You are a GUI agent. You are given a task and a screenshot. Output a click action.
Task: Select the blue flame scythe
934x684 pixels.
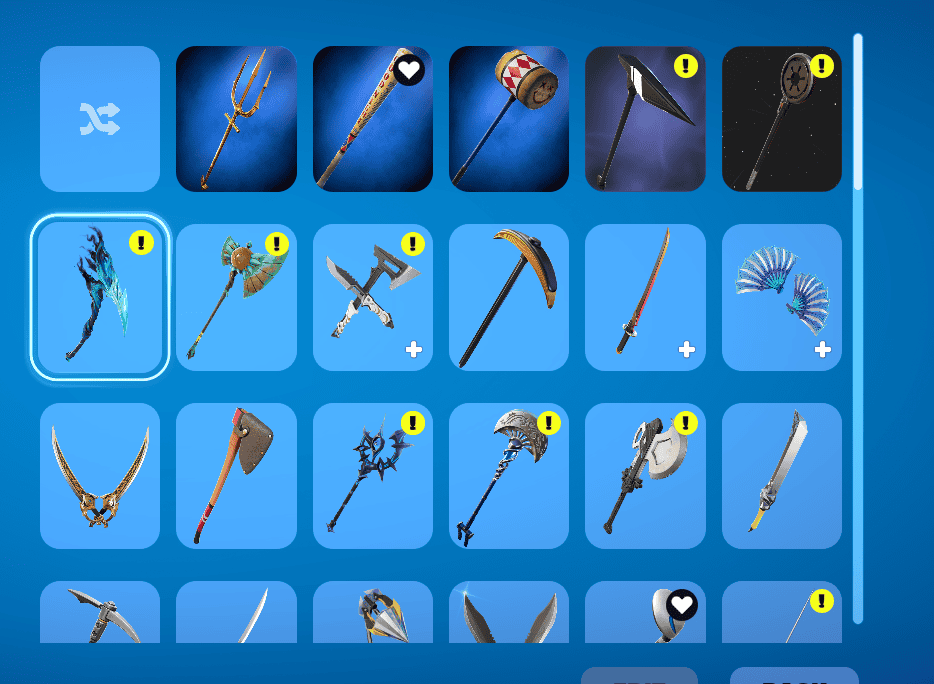coord(100,297)
